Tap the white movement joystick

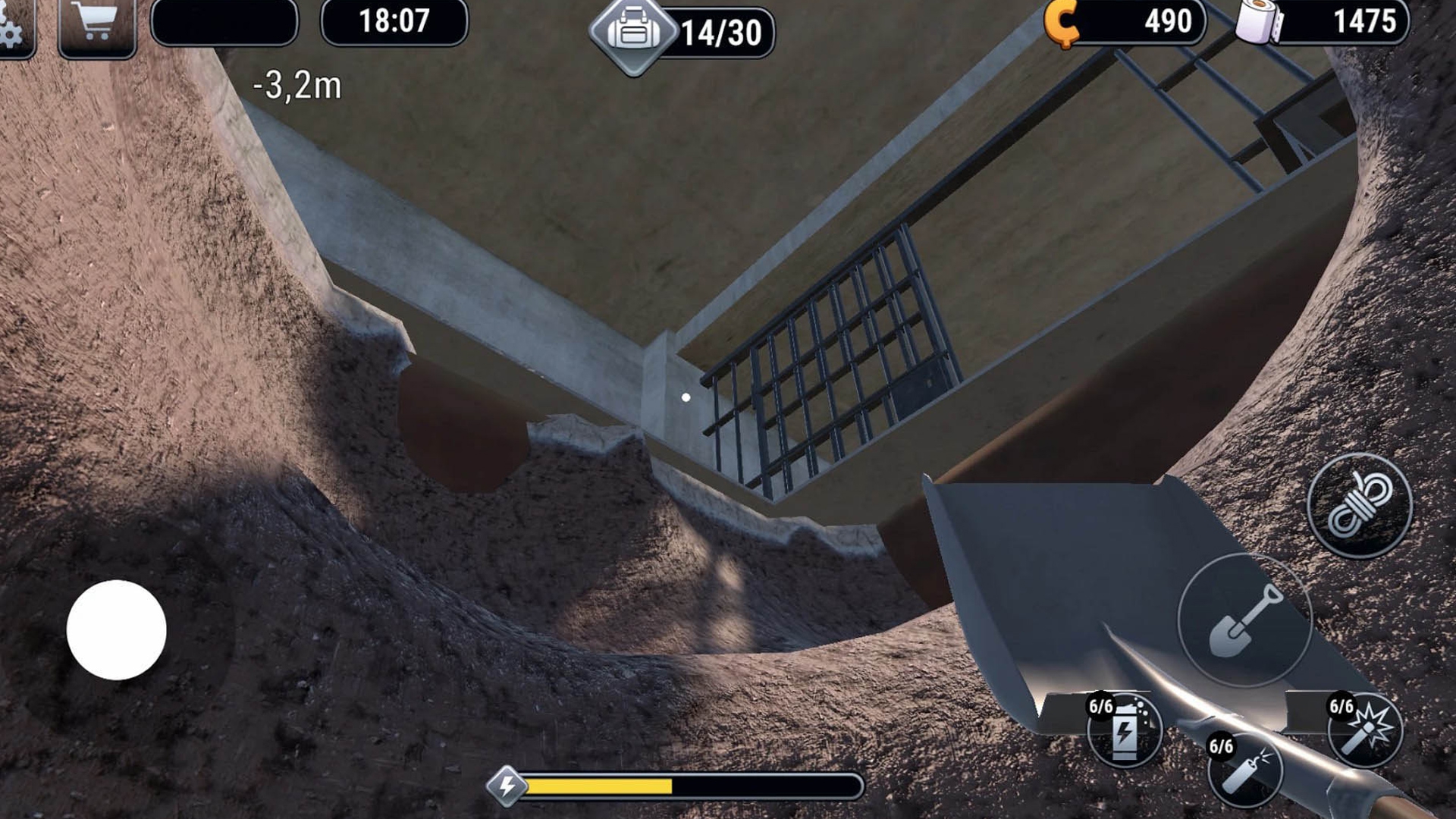(x=117, y=630)
